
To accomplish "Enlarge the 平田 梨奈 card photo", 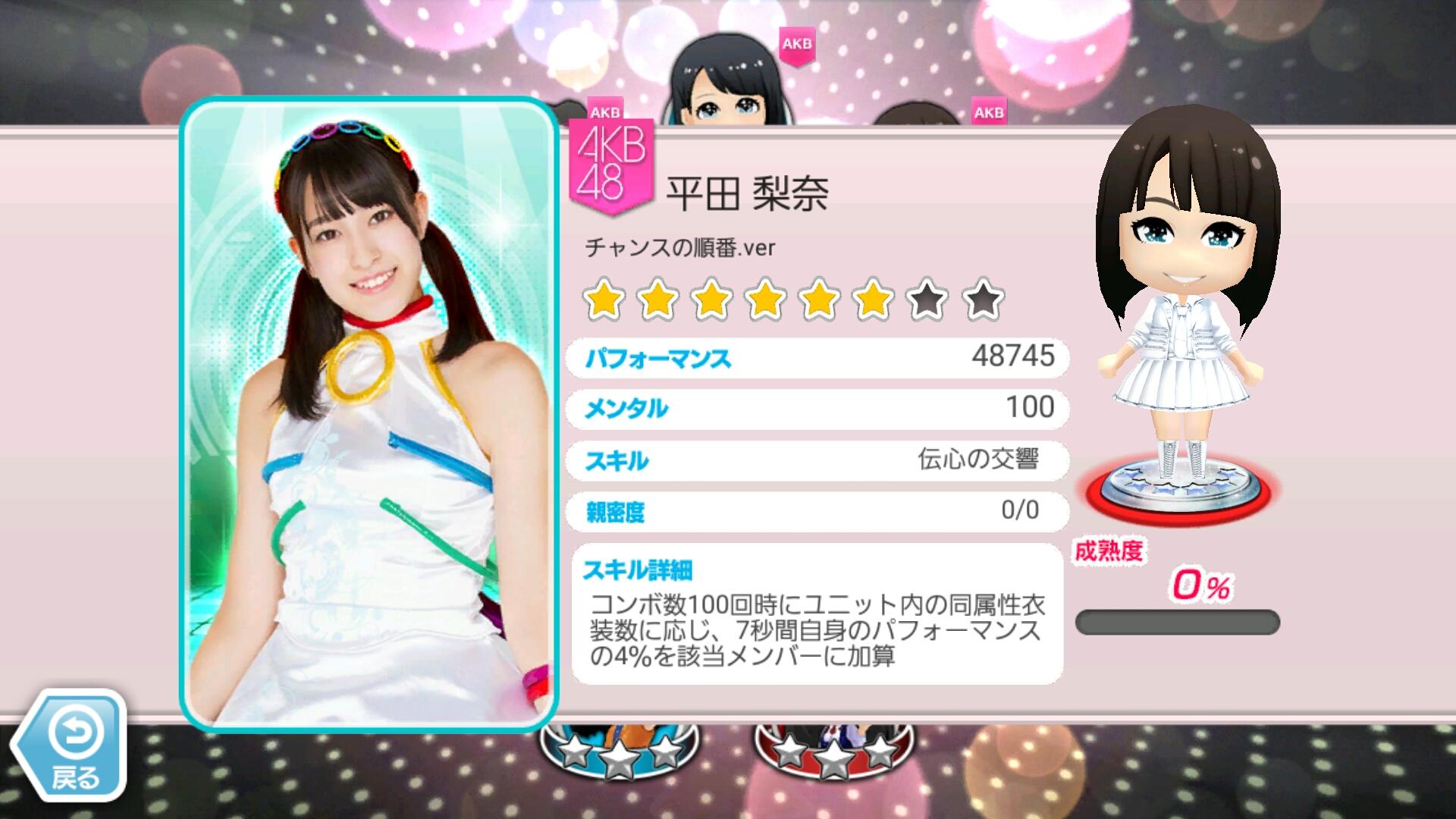I will 369,415.
